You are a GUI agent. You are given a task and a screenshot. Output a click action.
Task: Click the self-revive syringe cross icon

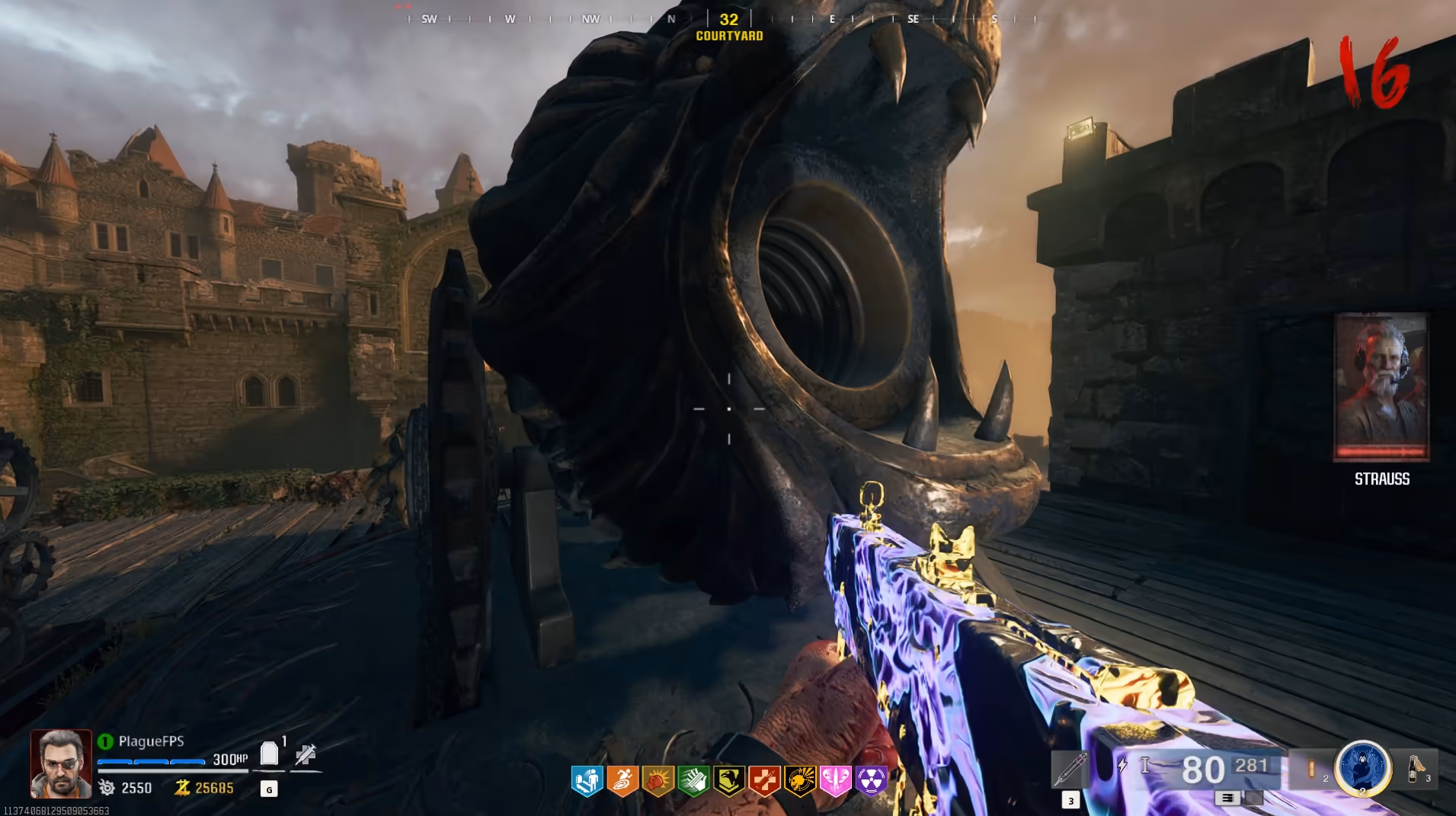pos(306,754)
